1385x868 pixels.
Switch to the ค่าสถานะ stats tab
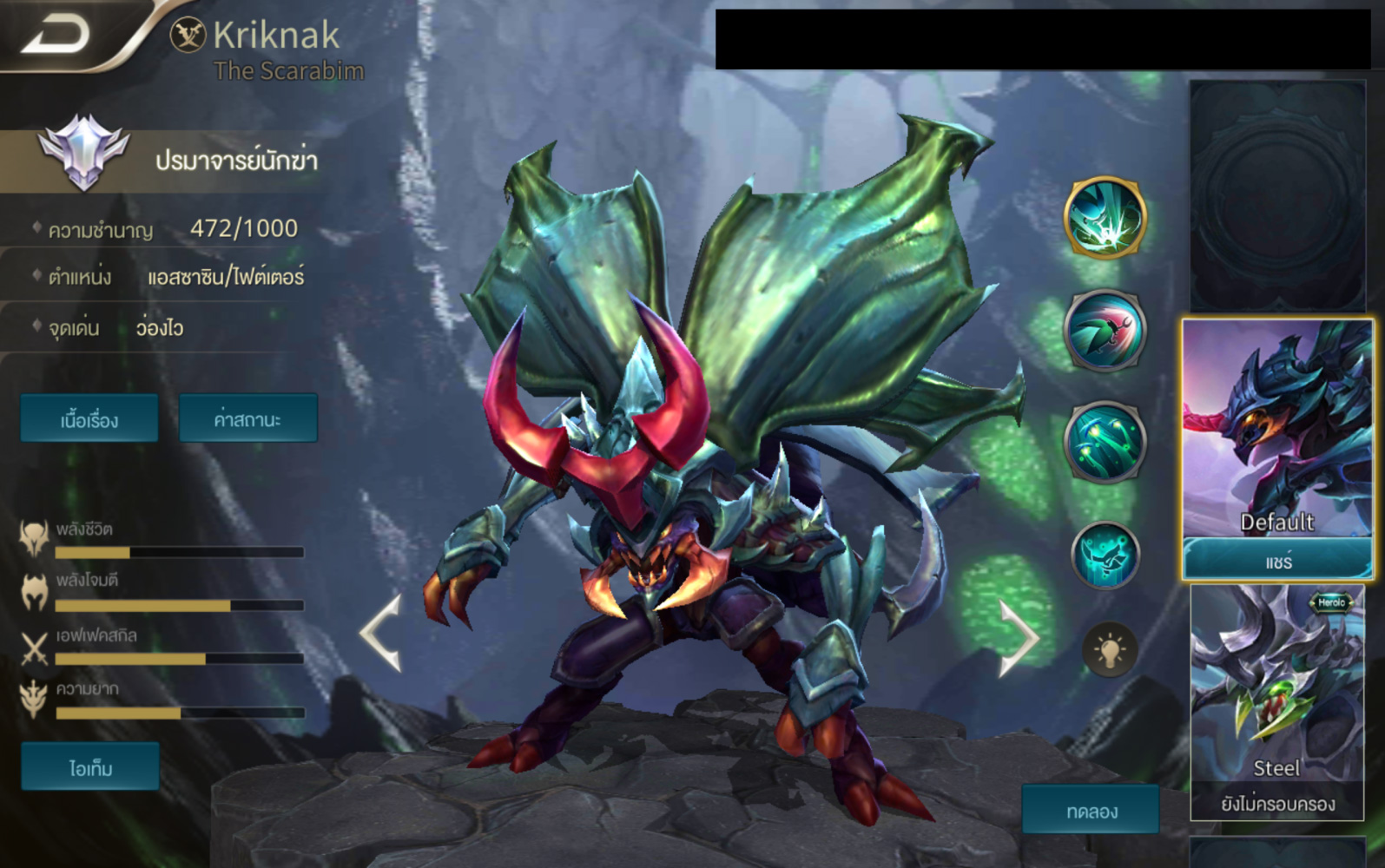coord(248,418)
